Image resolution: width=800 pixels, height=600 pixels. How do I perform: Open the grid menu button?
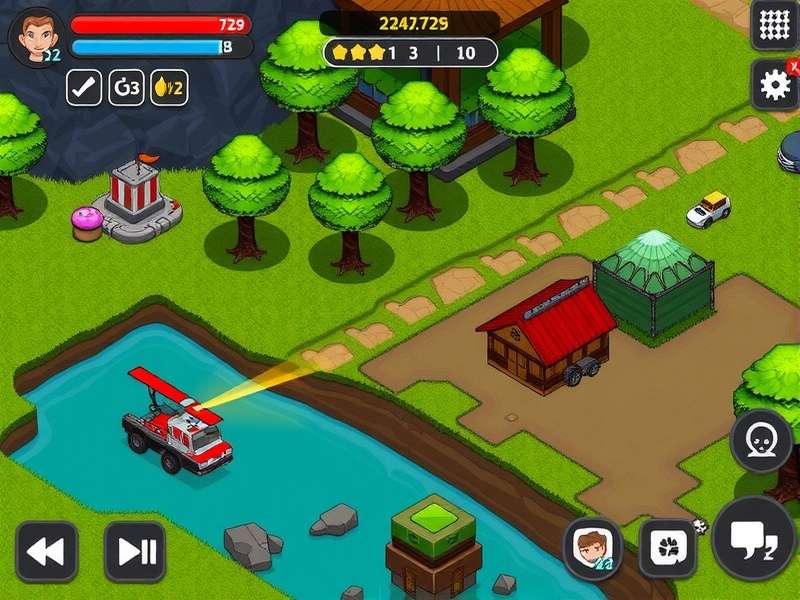[x=775, y=25]
